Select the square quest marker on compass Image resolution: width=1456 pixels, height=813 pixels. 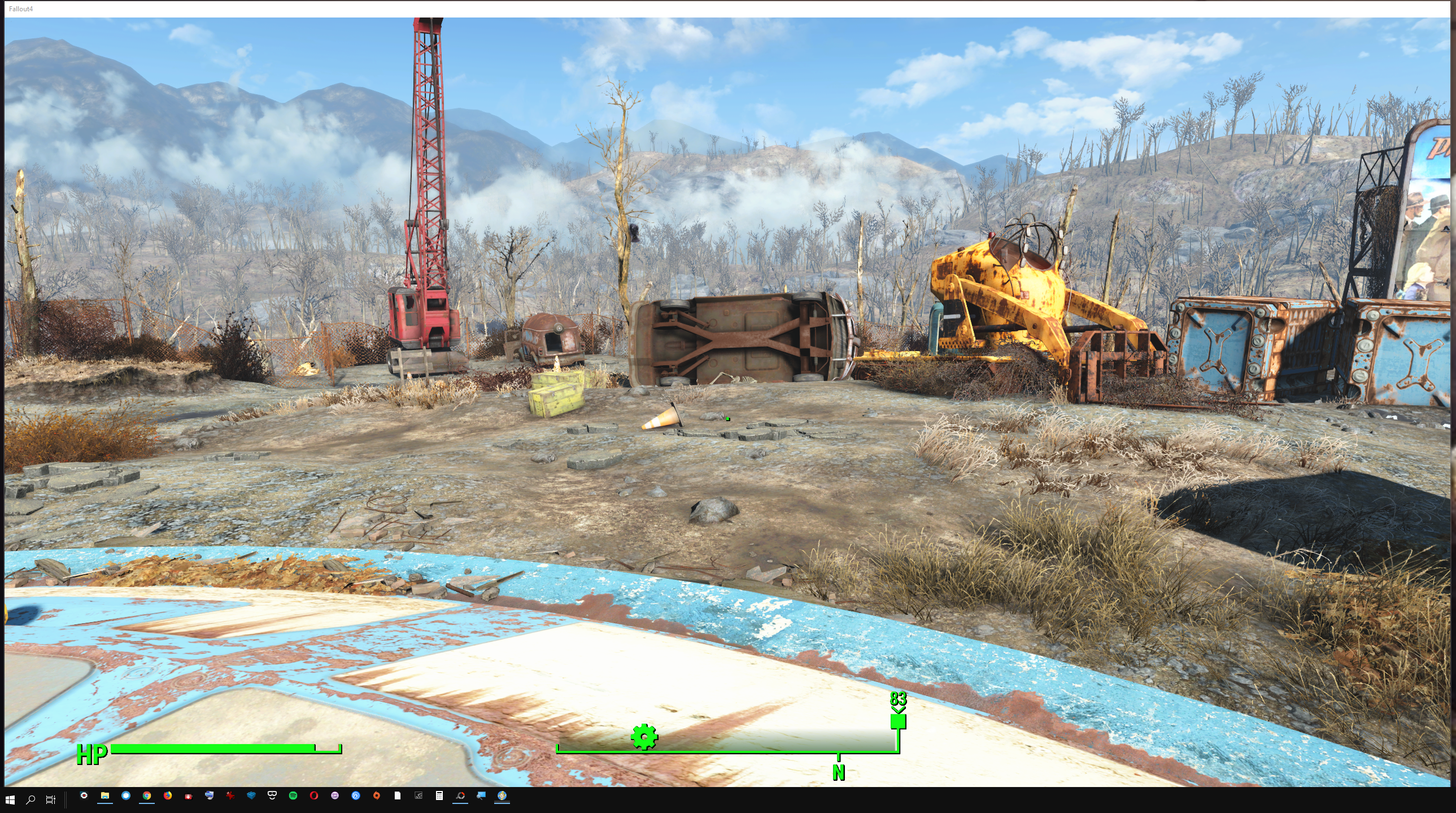pyautogui.click(x=897, y=722)
